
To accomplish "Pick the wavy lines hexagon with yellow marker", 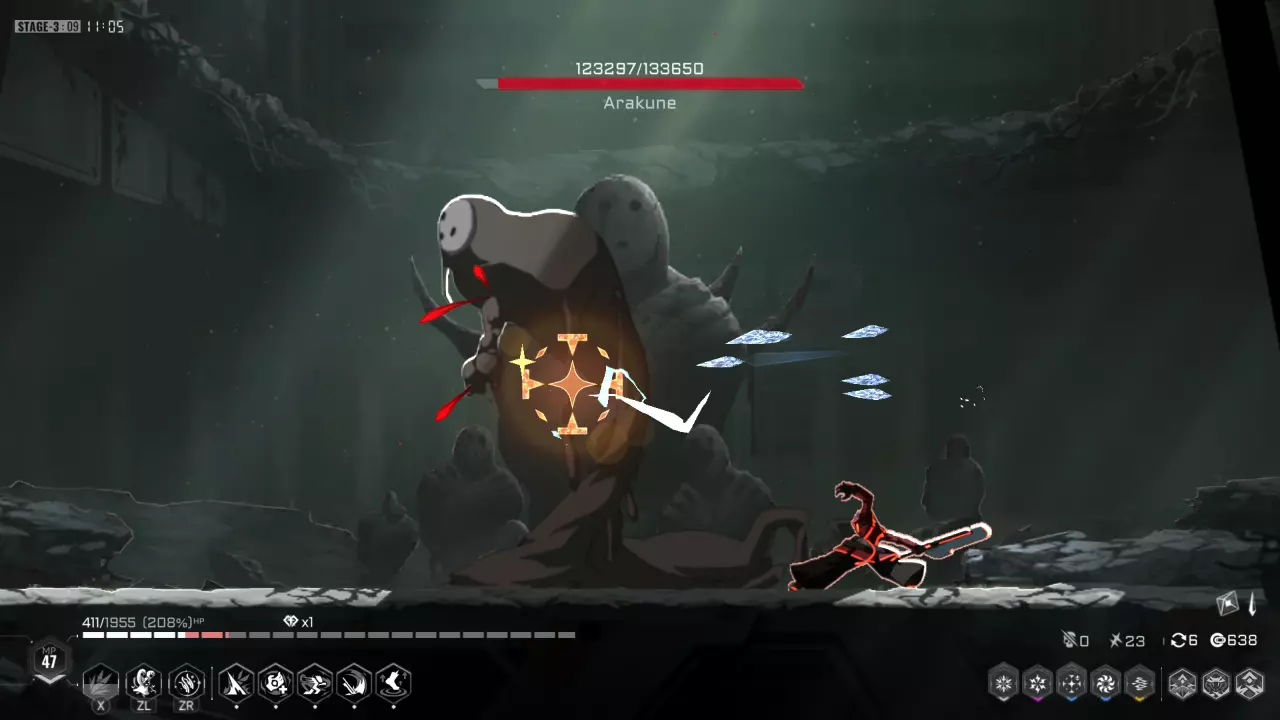I will [1140, 683].
